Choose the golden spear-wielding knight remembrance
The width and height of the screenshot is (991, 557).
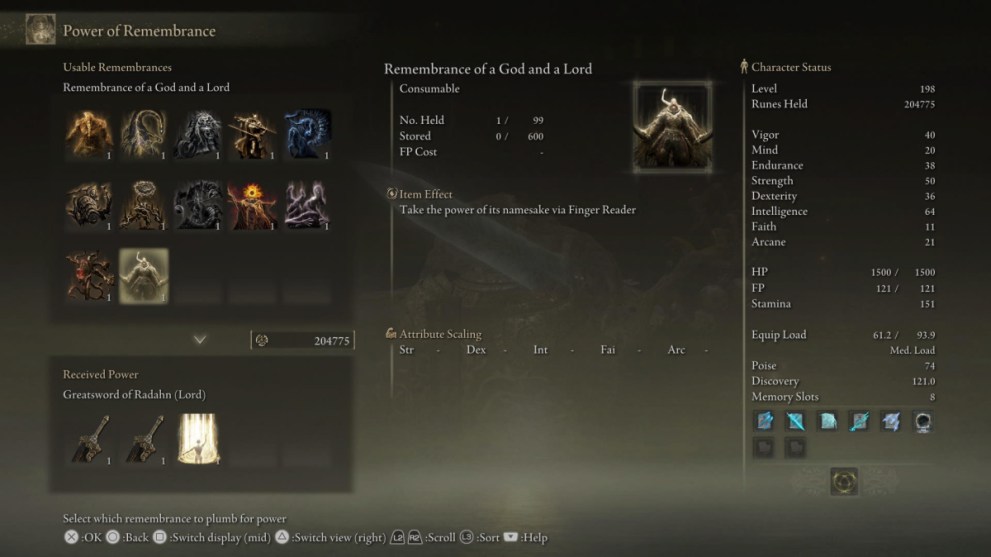click(x=252, y=134)
